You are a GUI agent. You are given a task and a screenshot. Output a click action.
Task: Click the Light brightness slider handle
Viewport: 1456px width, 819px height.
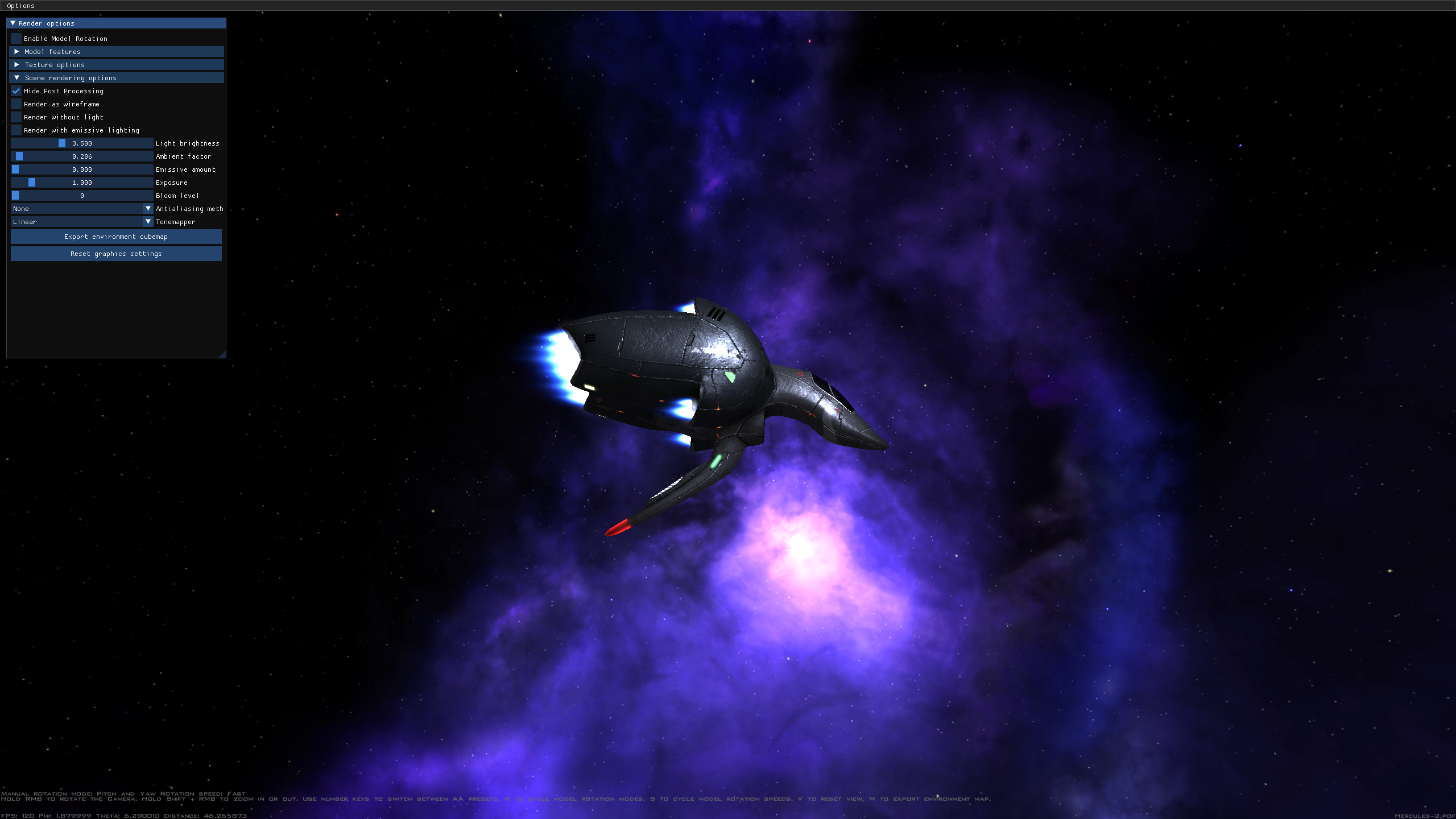(x=63, y=143)
